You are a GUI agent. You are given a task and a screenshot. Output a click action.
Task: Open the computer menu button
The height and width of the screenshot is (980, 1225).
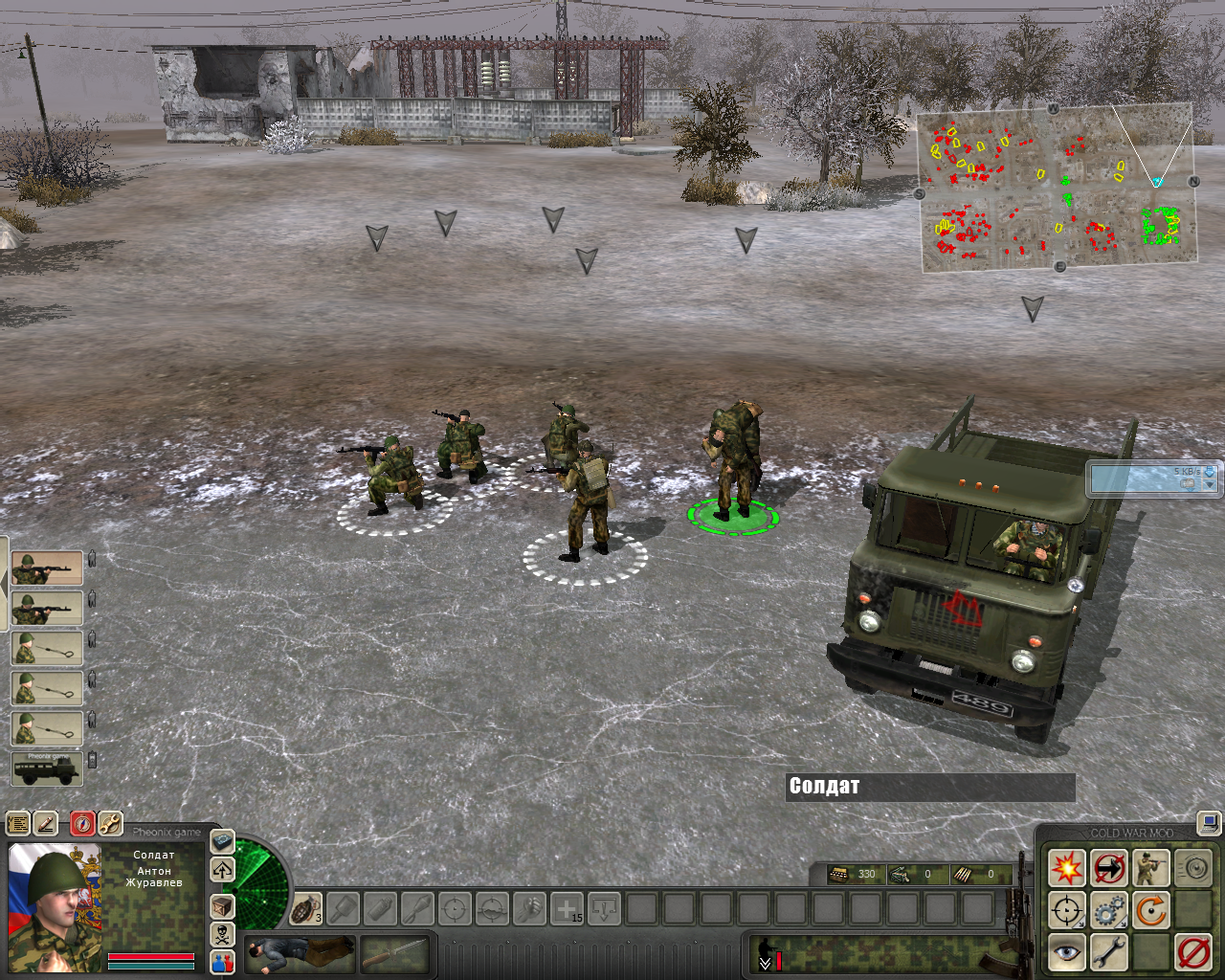1210,822
